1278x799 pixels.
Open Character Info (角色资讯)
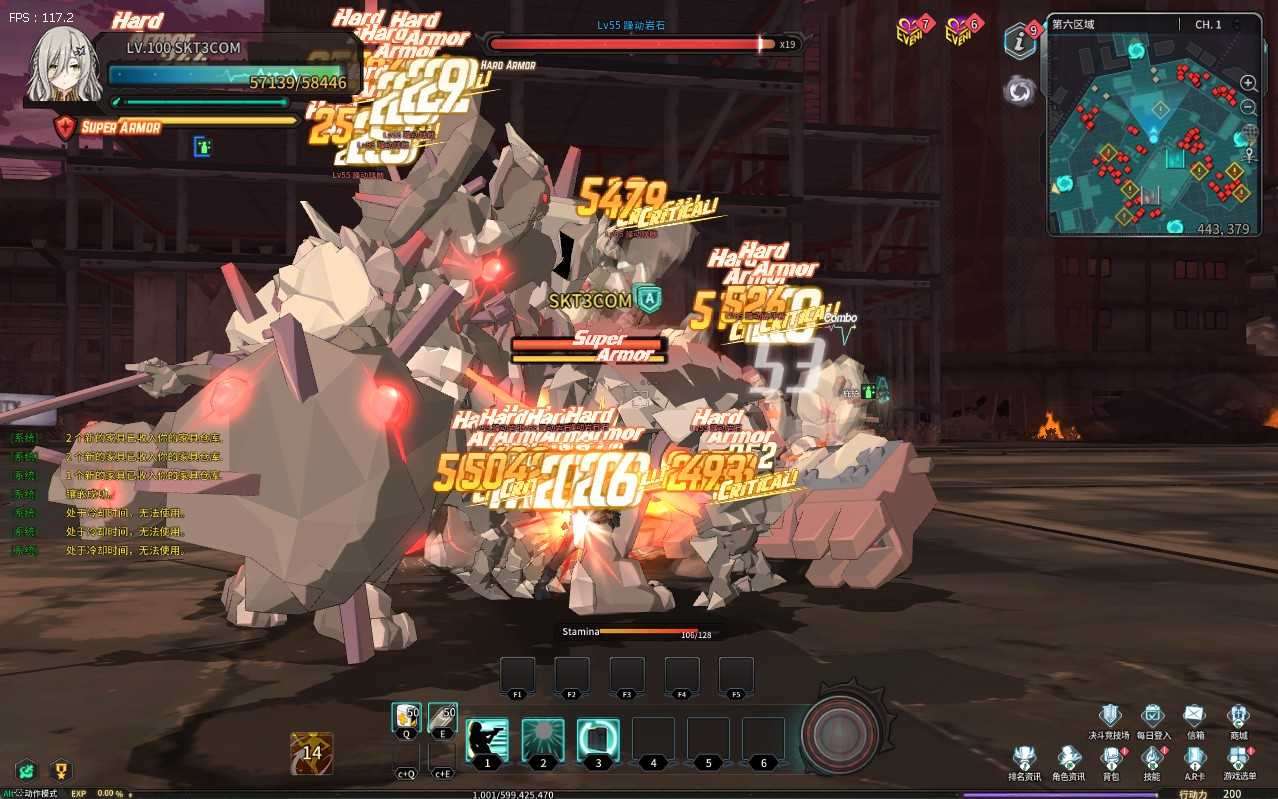[x=1068, y=758]
